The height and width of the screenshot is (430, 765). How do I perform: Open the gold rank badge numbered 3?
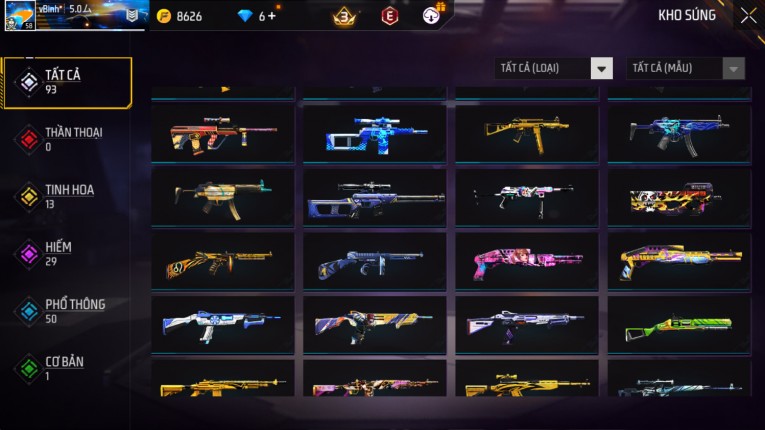[x=345, y=16]
